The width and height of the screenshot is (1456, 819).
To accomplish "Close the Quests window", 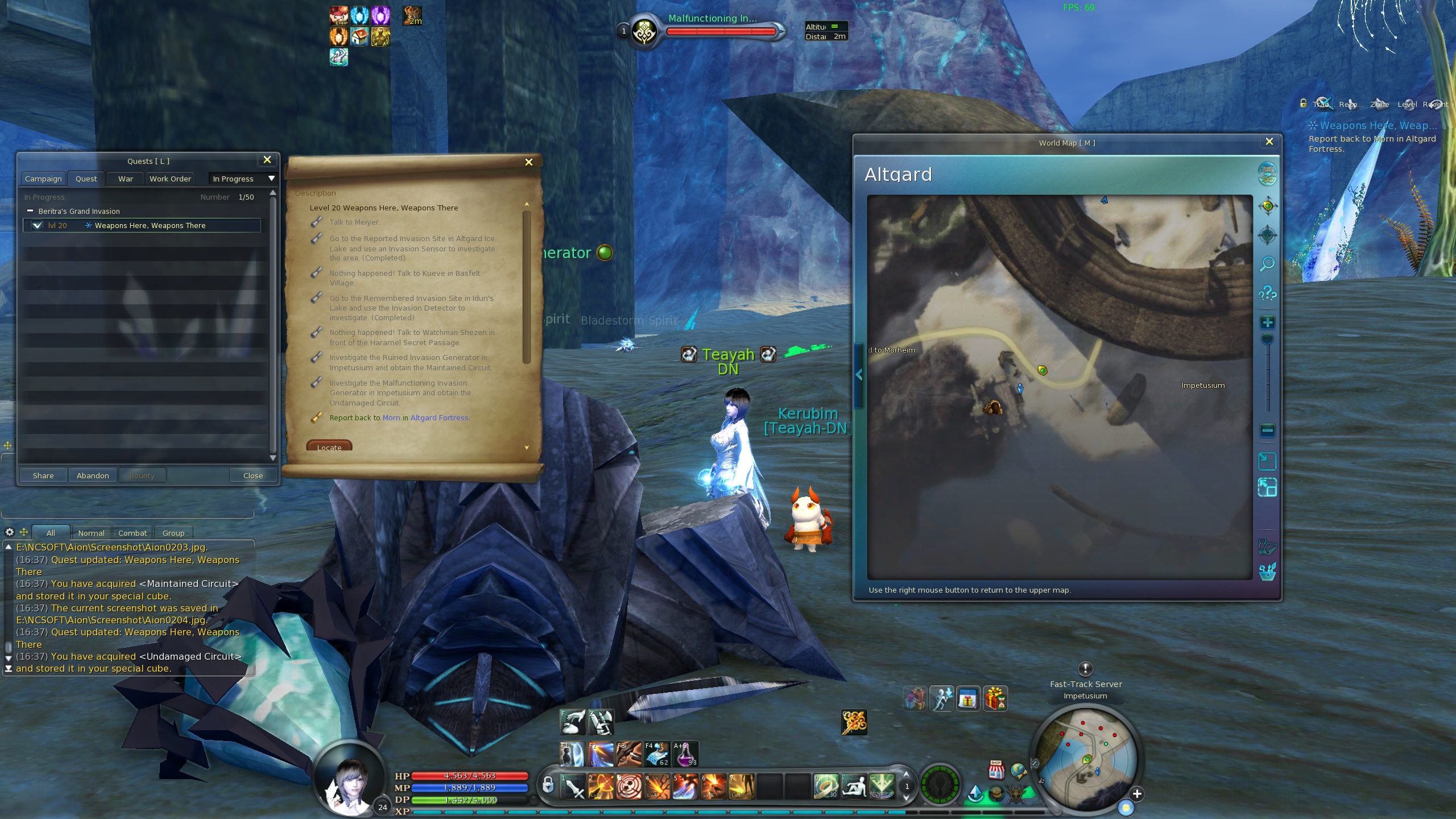I will tap(267, 160).
